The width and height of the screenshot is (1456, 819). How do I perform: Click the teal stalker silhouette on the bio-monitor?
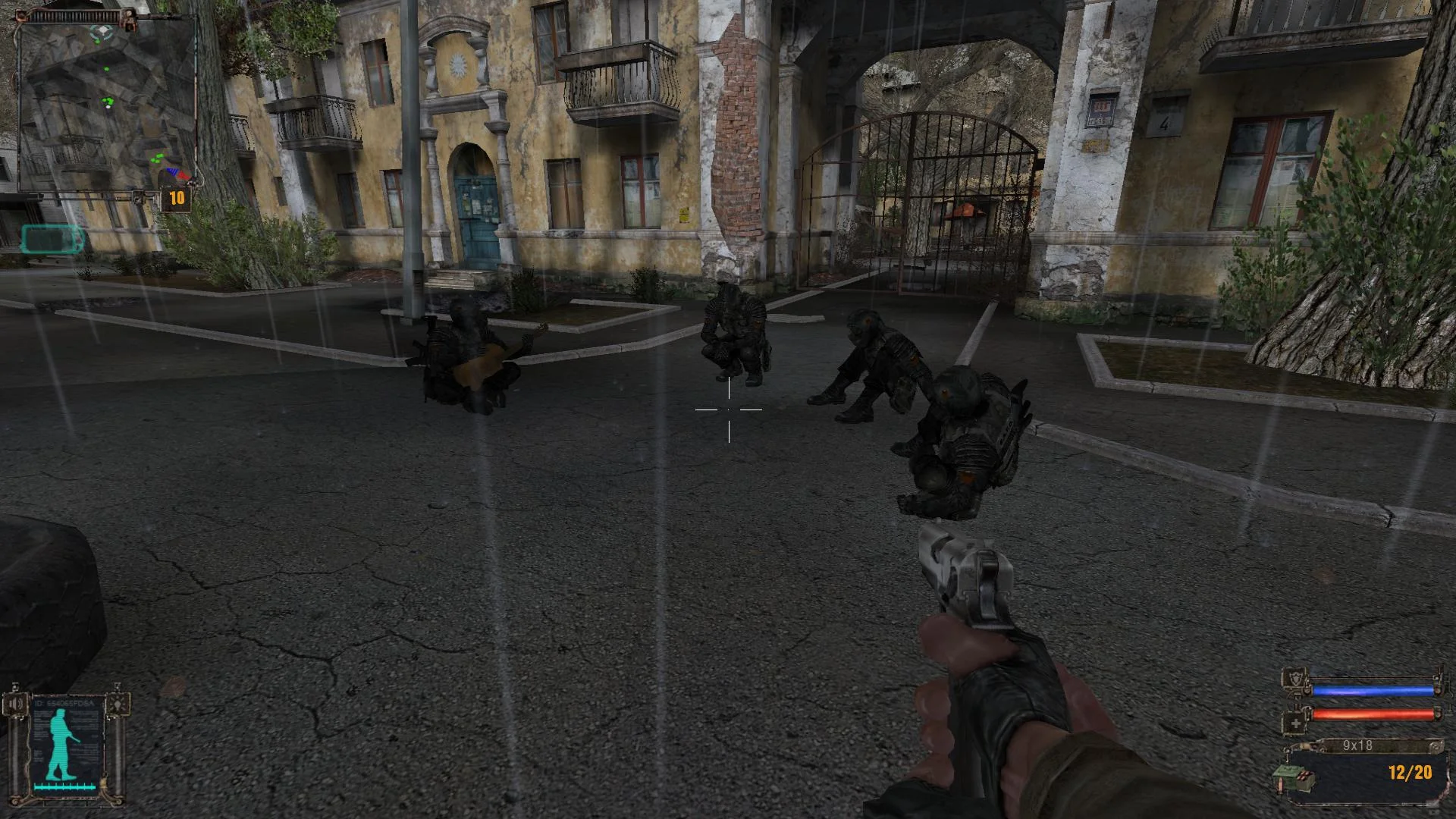61,743
